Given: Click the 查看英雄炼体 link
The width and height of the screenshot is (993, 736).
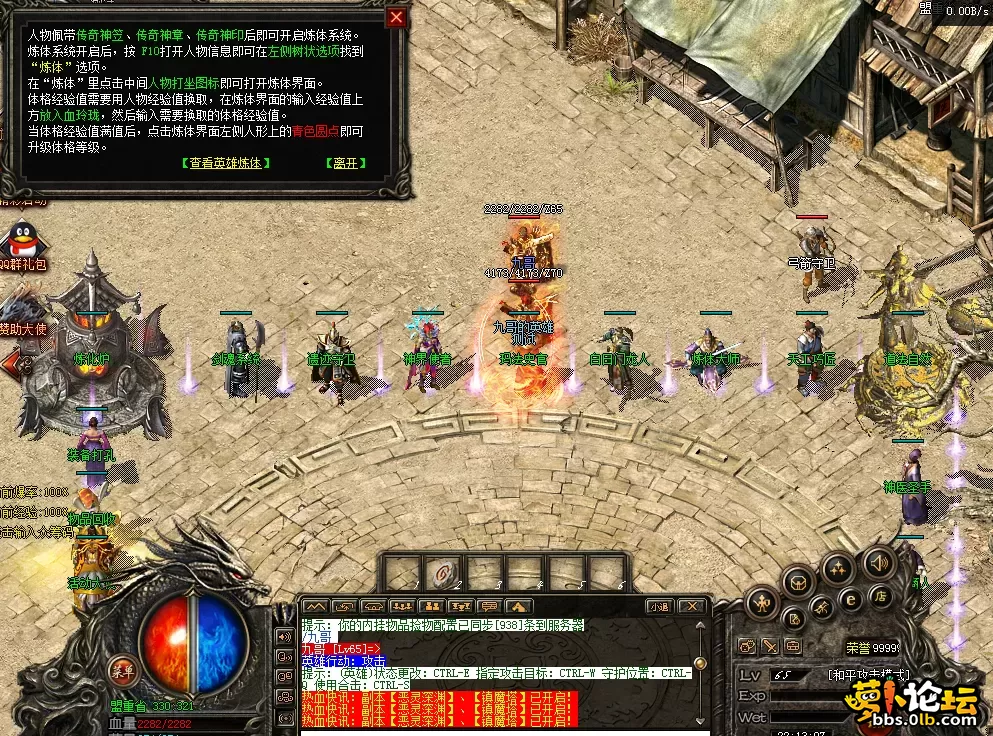Looking at the screenshot, I should coord(226,162).
